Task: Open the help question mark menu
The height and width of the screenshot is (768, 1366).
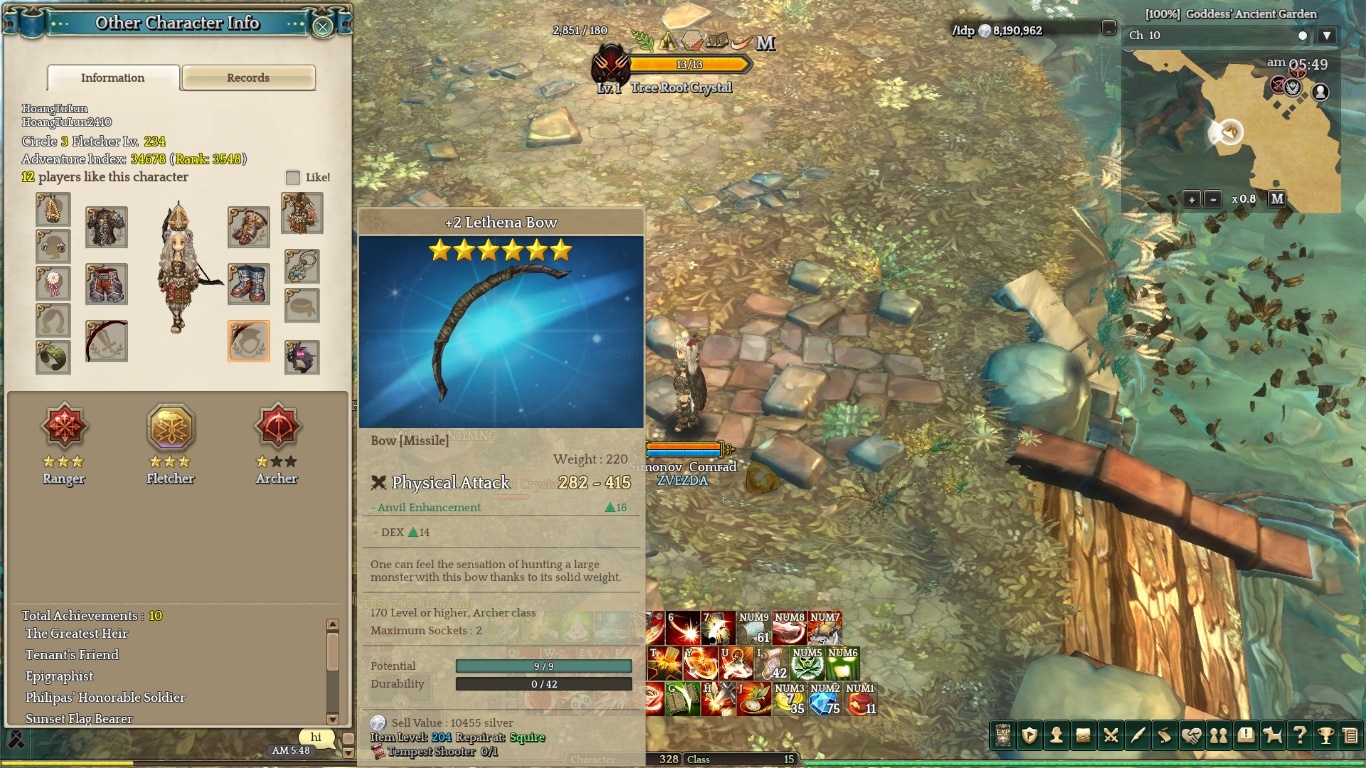Action: (x=1299, y=736)
